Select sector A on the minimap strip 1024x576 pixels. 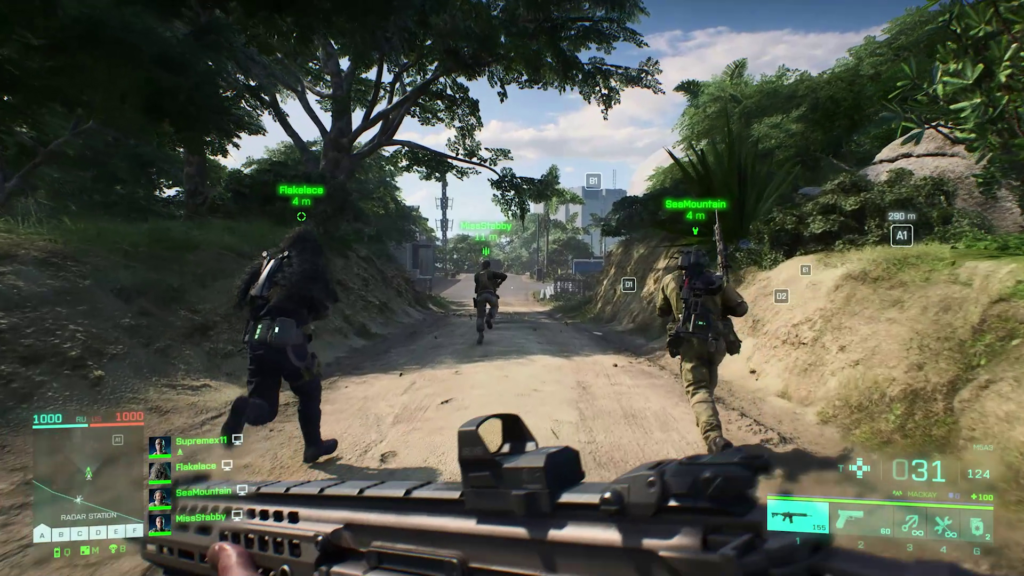click(43, 533)
